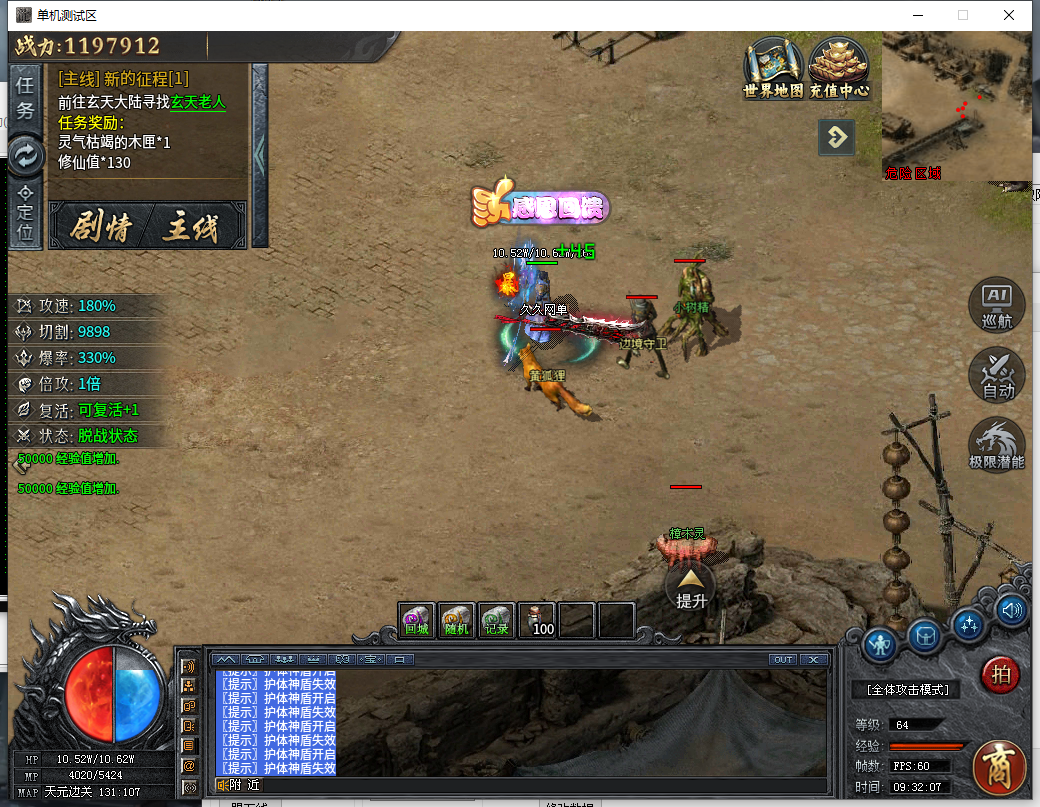Open the 充值中心 recharge center
The height and width of the screenshot is (807, 1040).
[x=839, y=67]
